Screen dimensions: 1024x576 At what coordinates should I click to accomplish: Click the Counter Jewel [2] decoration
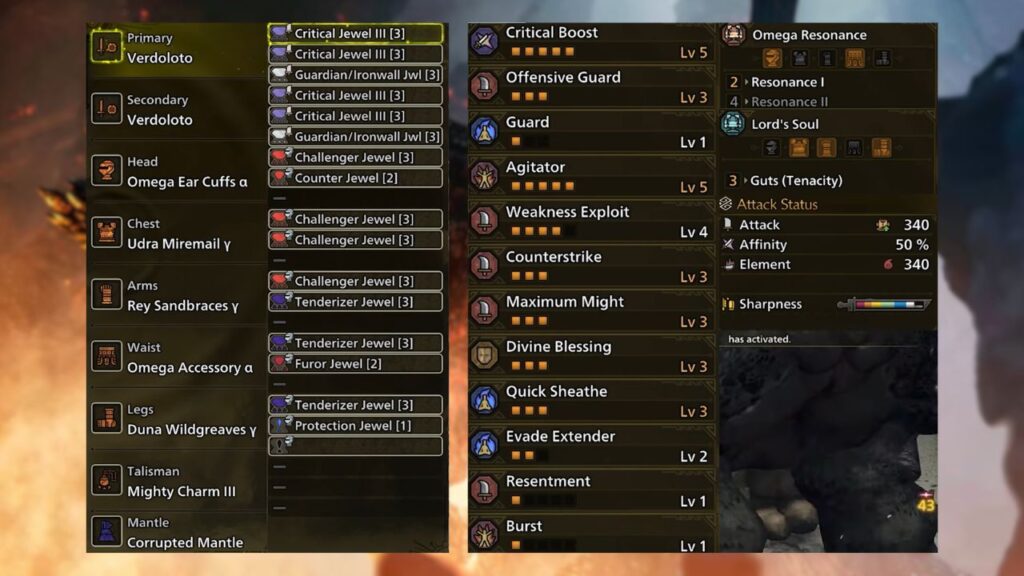pos(355,178)
